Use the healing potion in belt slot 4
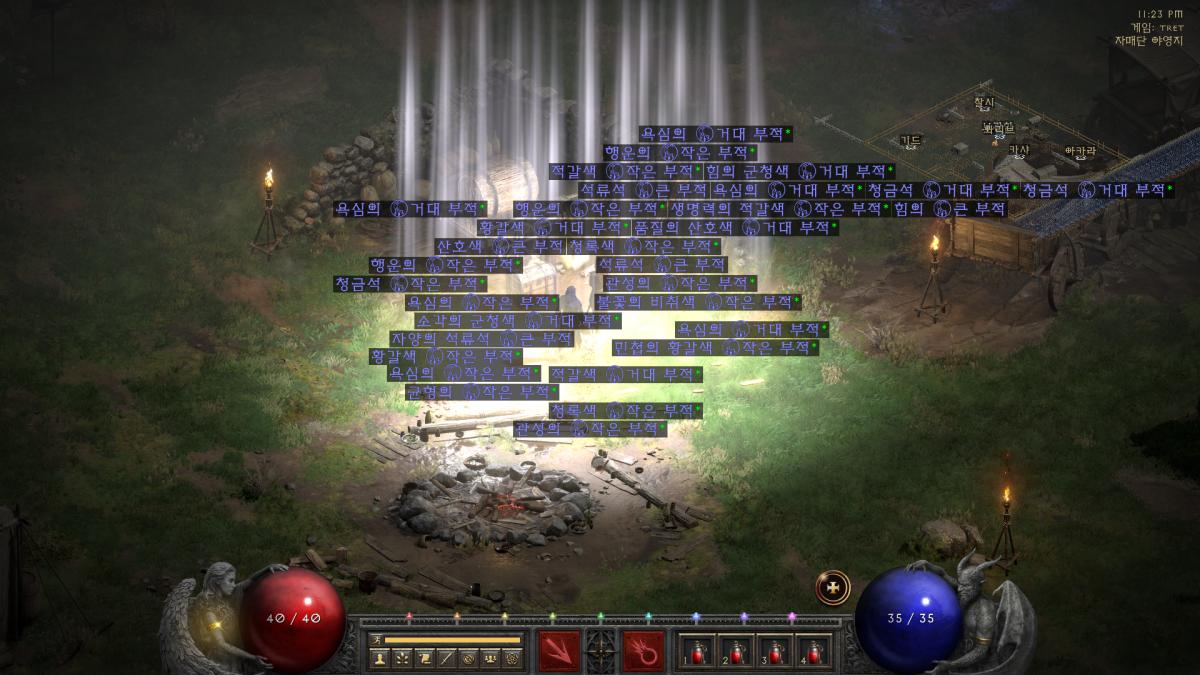Image resolution: width=1200 pixels, height=675 pixels. pos(814,651)
